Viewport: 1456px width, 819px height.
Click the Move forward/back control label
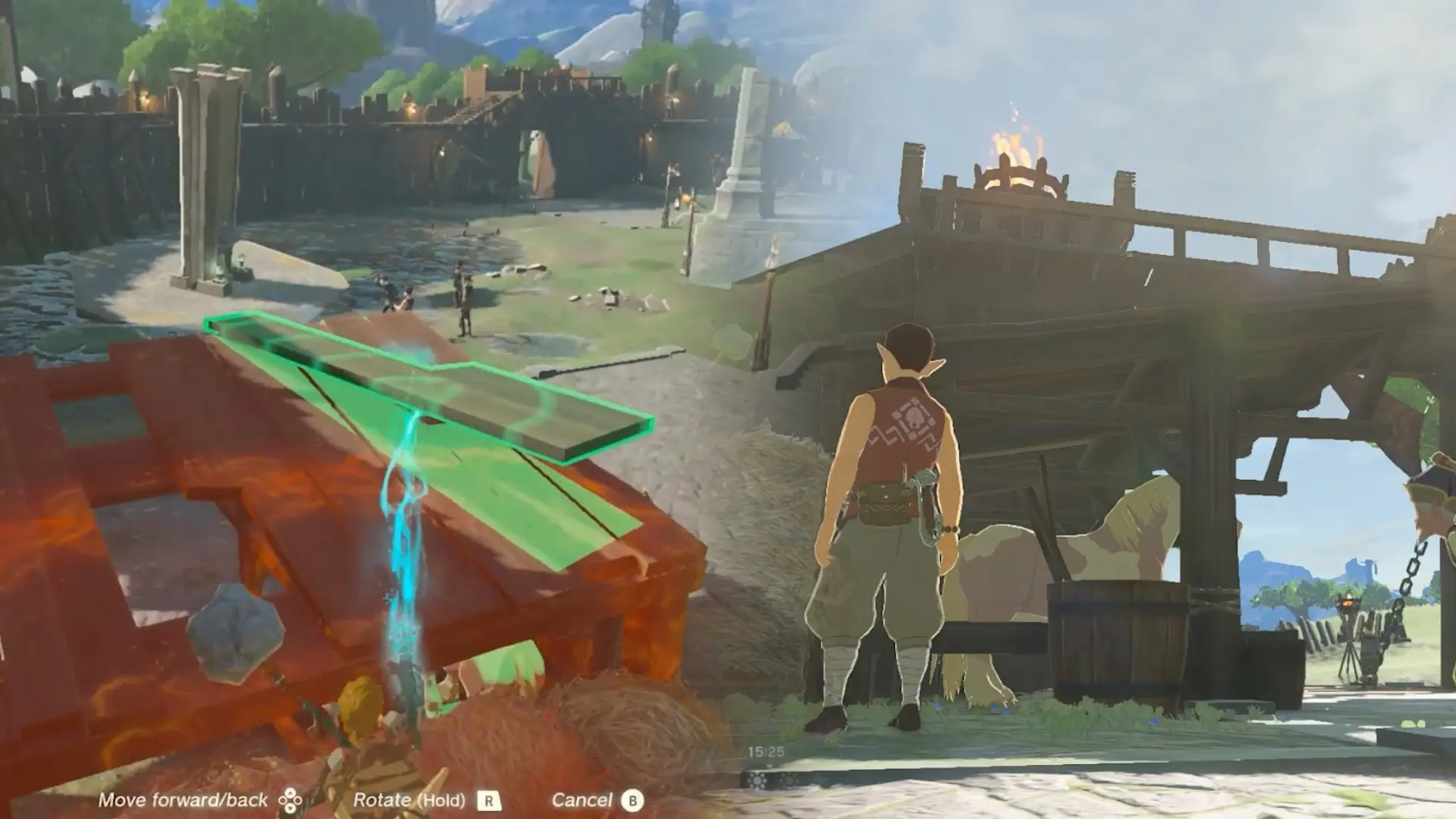[x=185, y=799]
